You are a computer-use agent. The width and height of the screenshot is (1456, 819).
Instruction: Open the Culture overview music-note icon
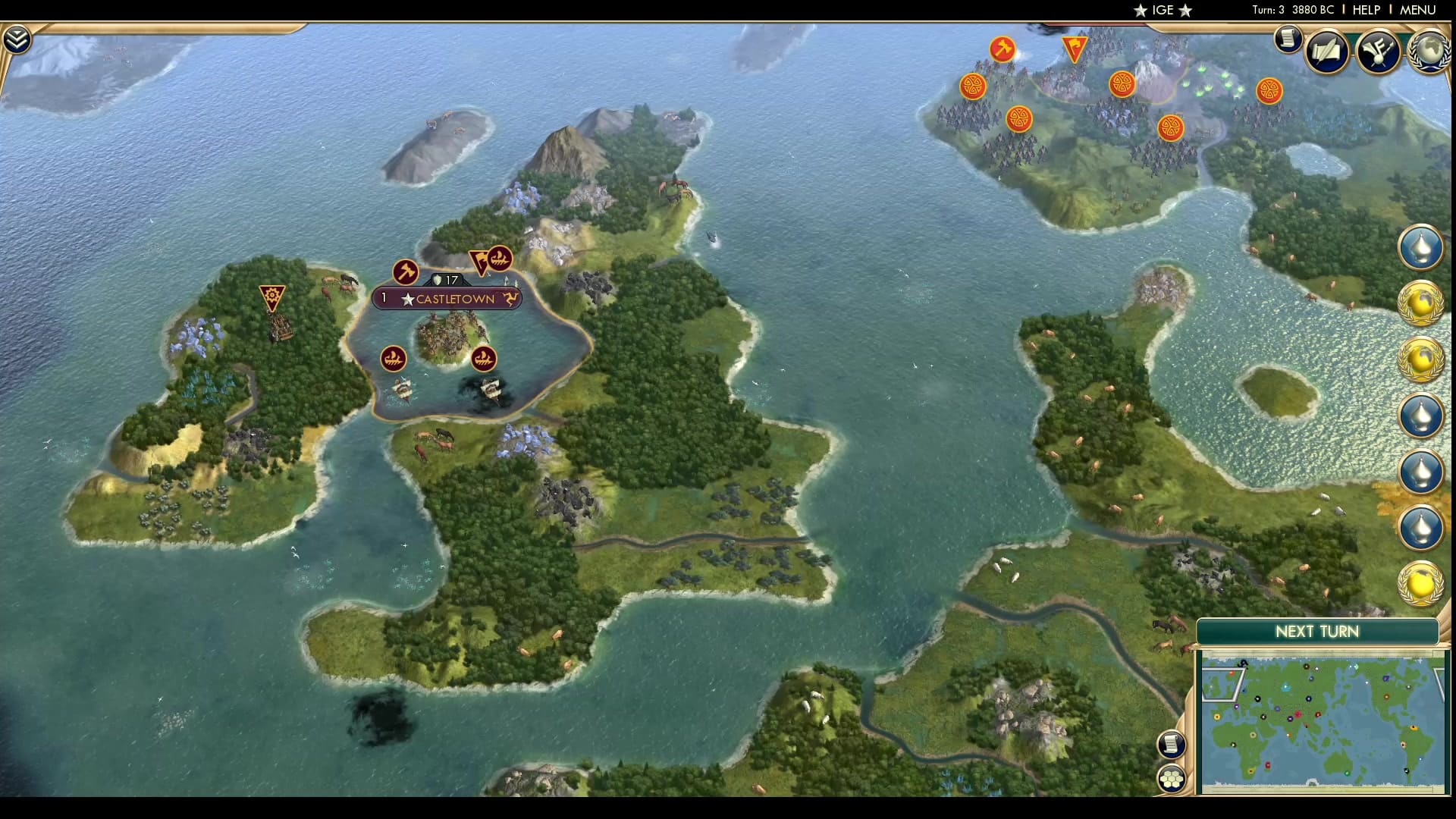1380,52
